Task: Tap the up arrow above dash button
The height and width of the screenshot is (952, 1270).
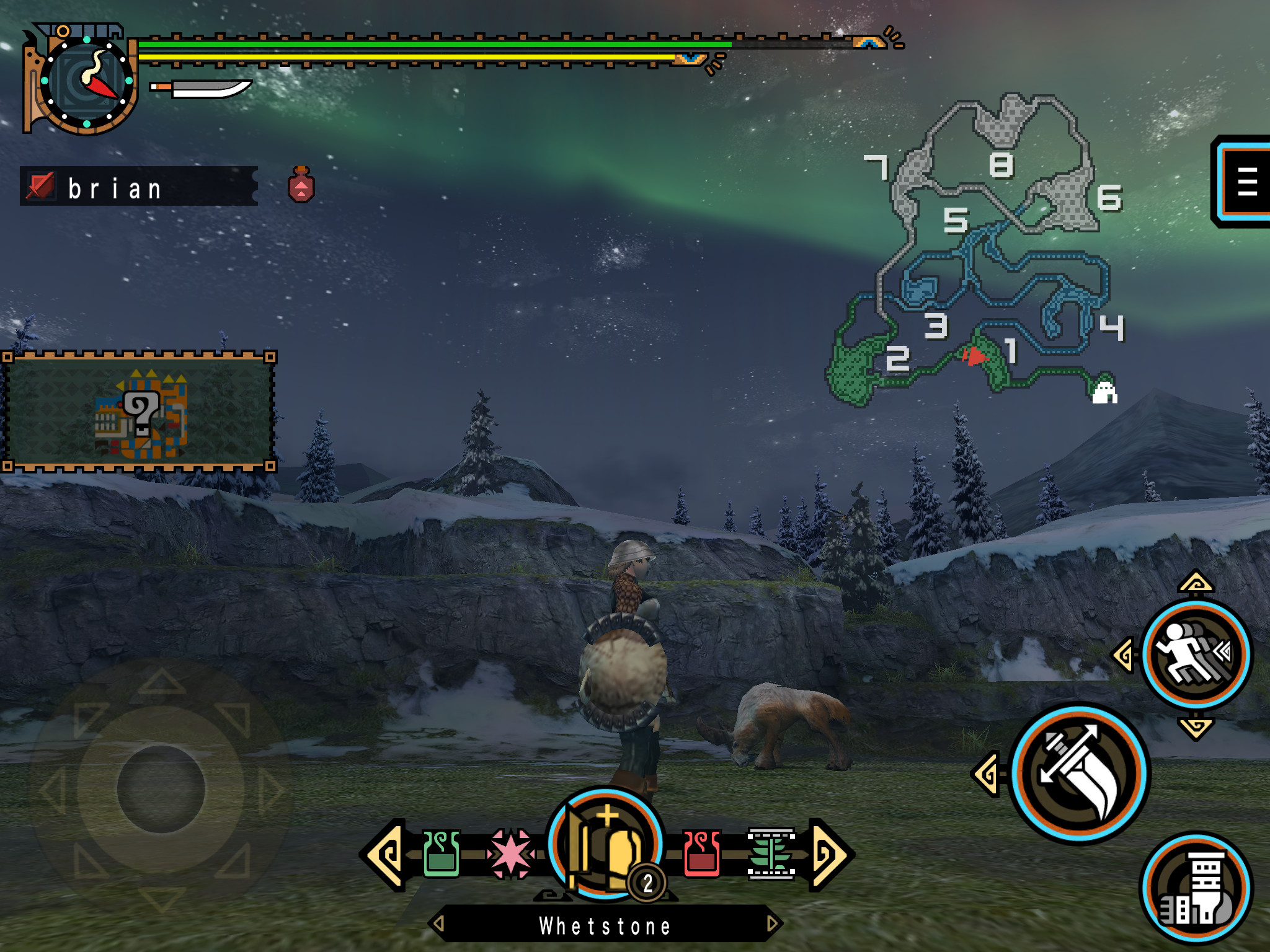Action: [x=1196, y=583]
